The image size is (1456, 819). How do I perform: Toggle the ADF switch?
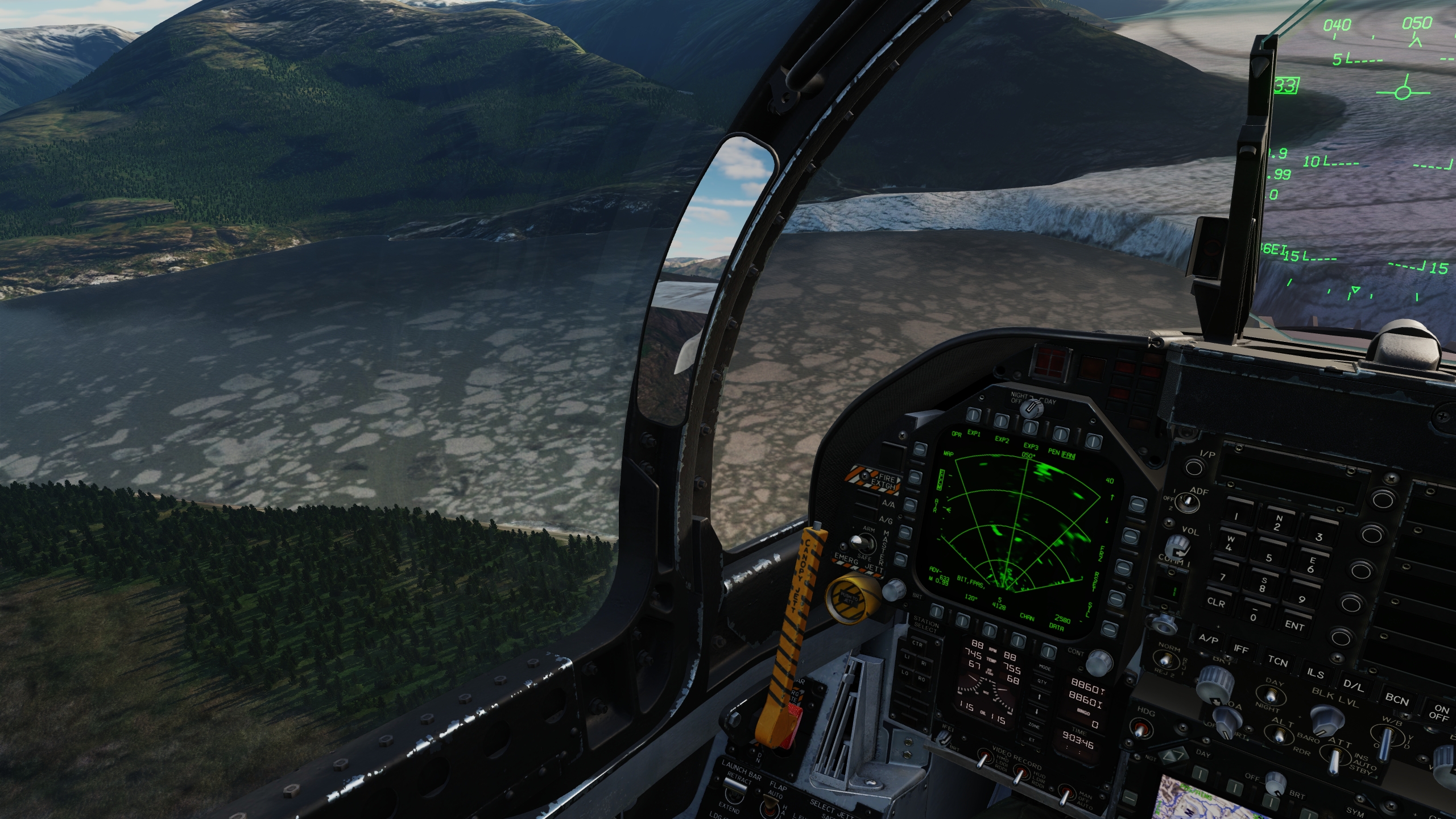(1185, 500)
